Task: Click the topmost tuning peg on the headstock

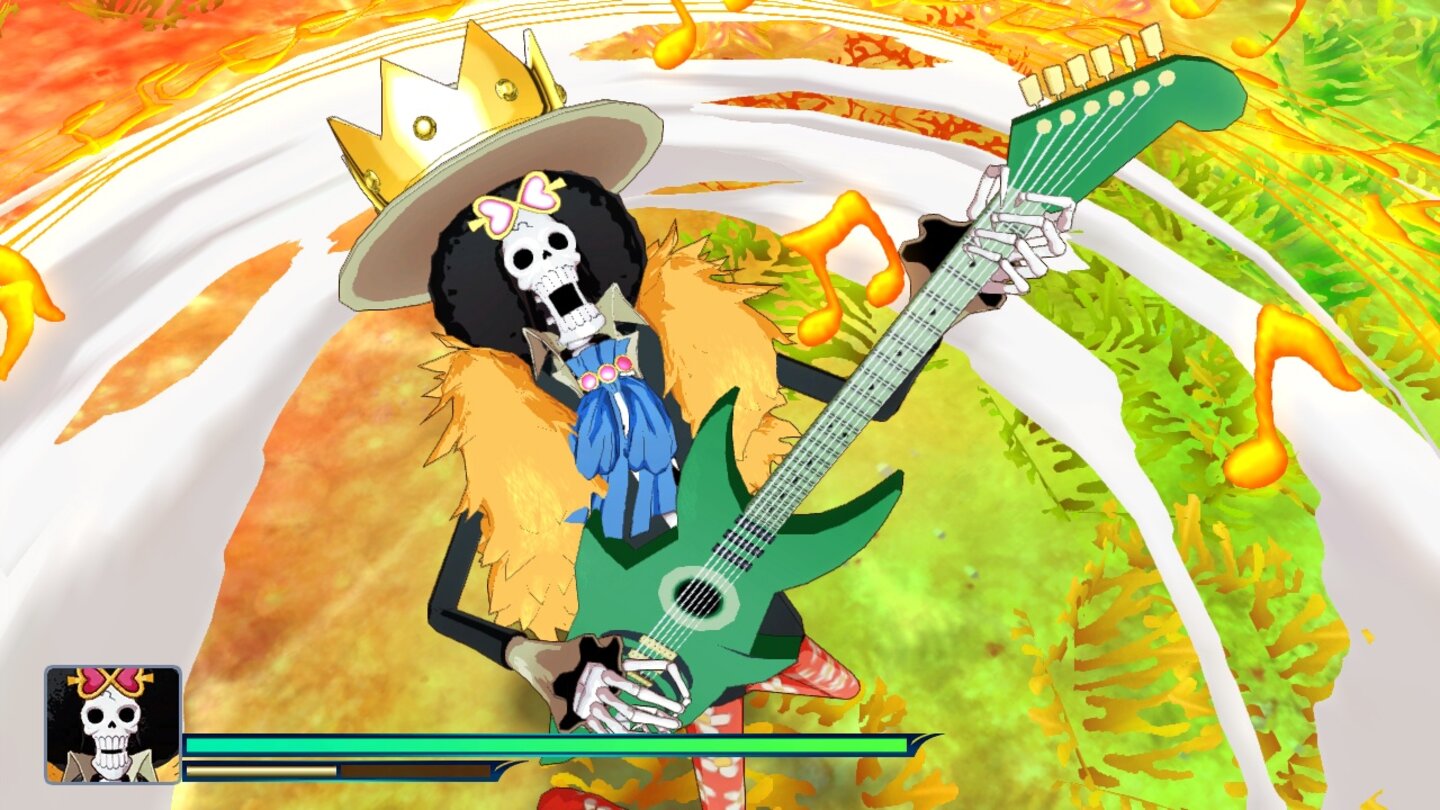Action: coord(1150,40)
